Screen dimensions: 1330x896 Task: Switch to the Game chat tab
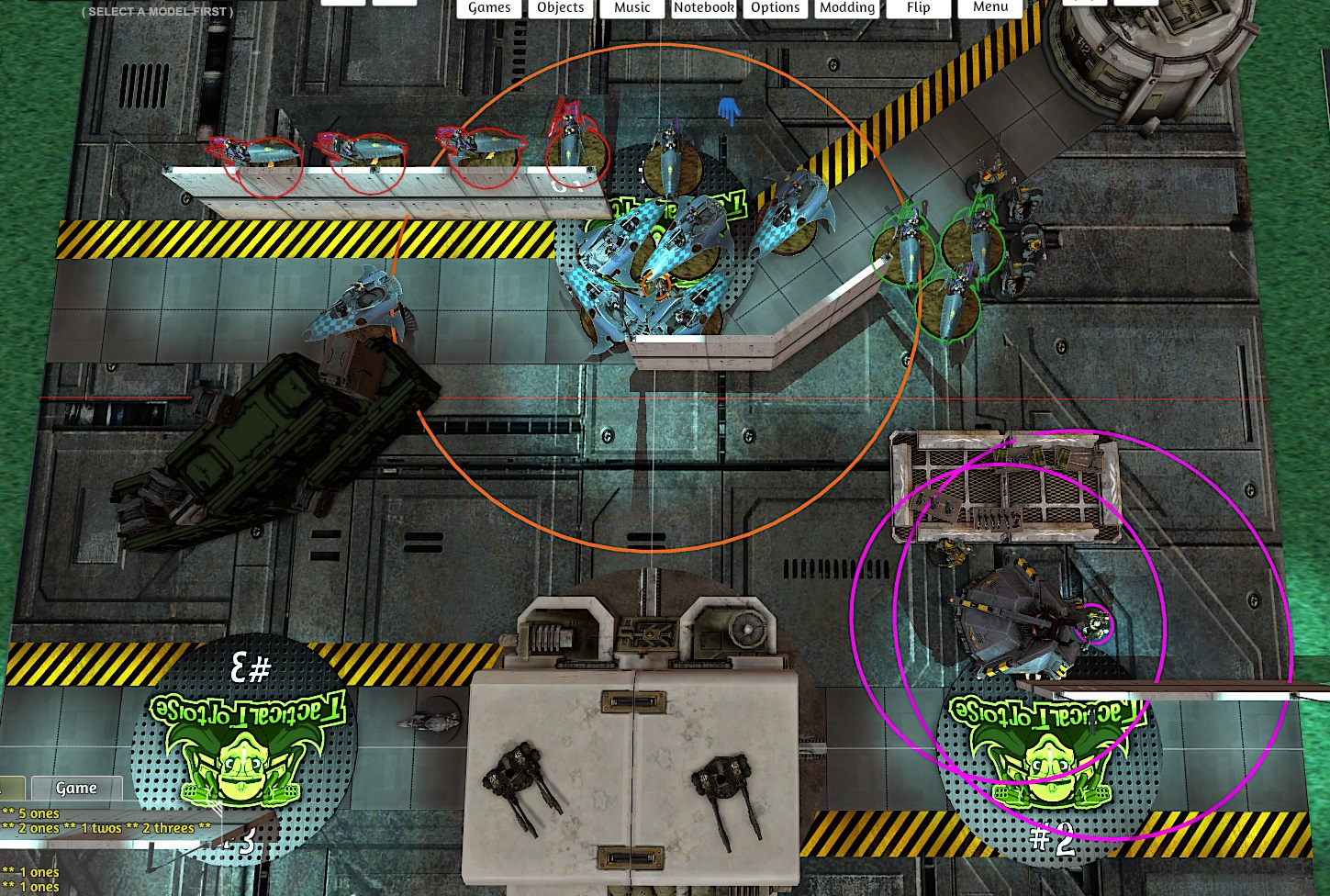click(76, 788)
